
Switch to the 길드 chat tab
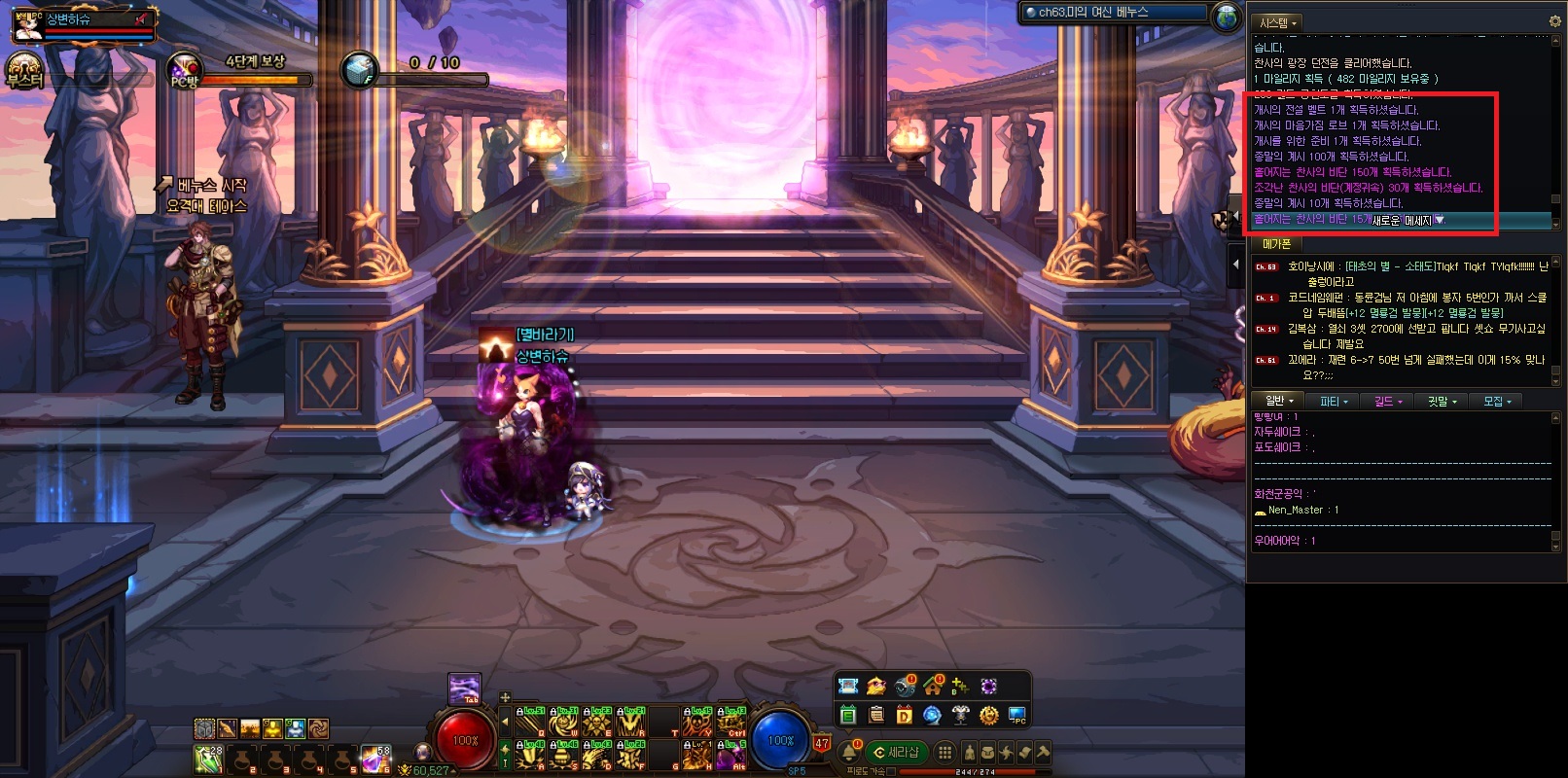[1387, 401]
